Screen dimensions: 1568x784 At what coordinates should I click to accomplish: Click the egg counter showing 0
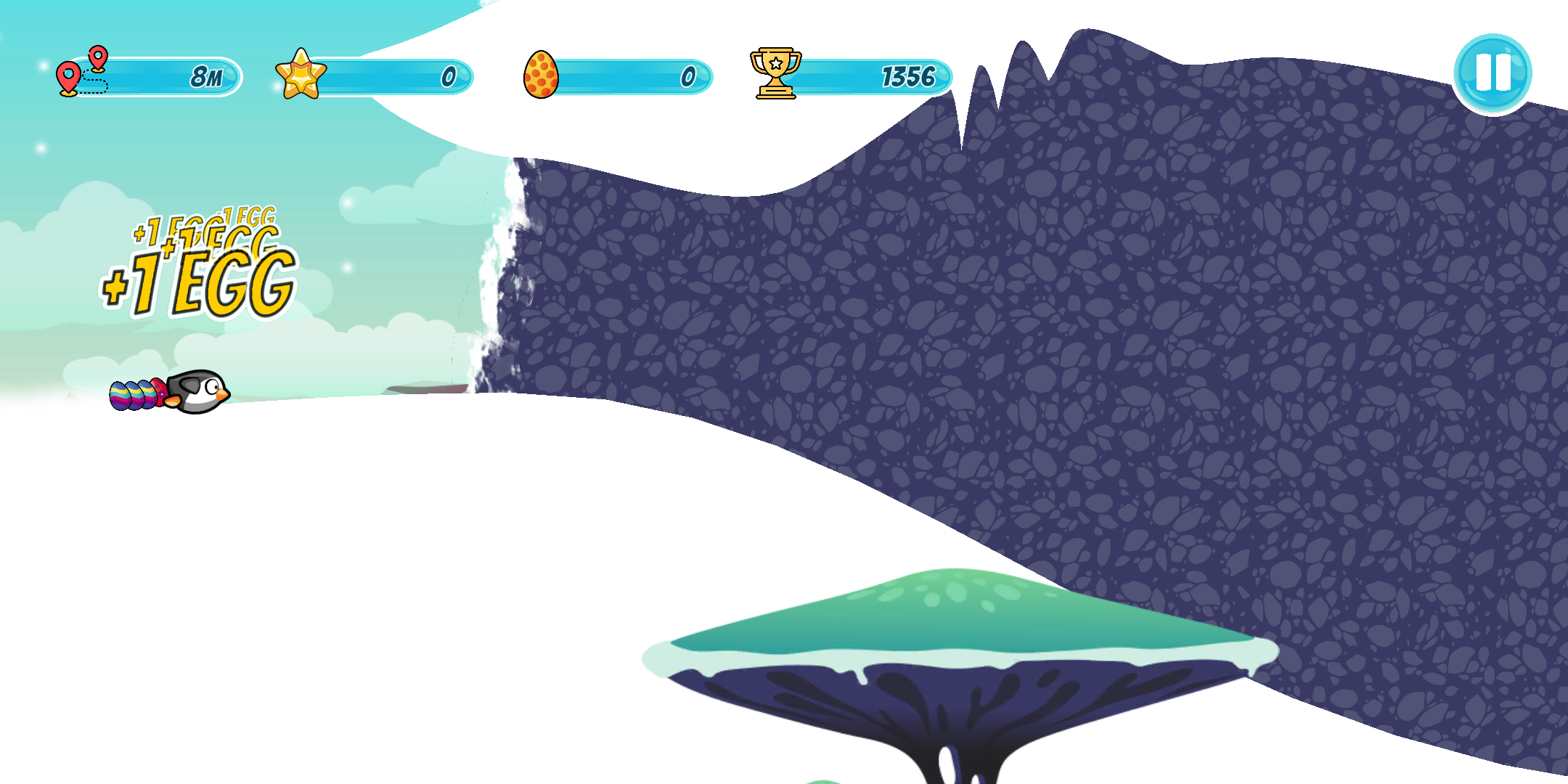(686, 75)
